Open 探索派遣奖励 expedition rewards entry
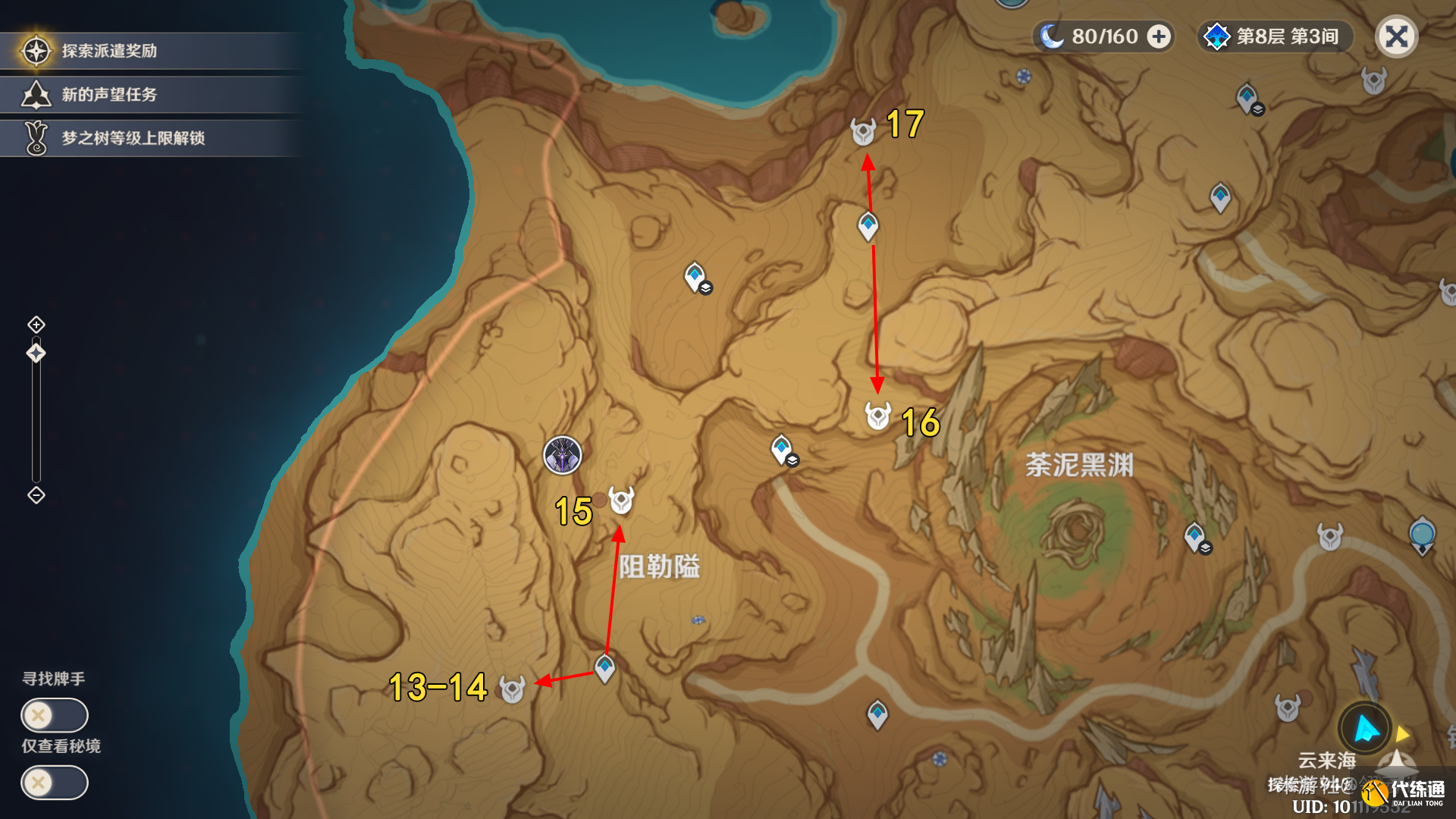The image size is (1456, 819). 110,51
